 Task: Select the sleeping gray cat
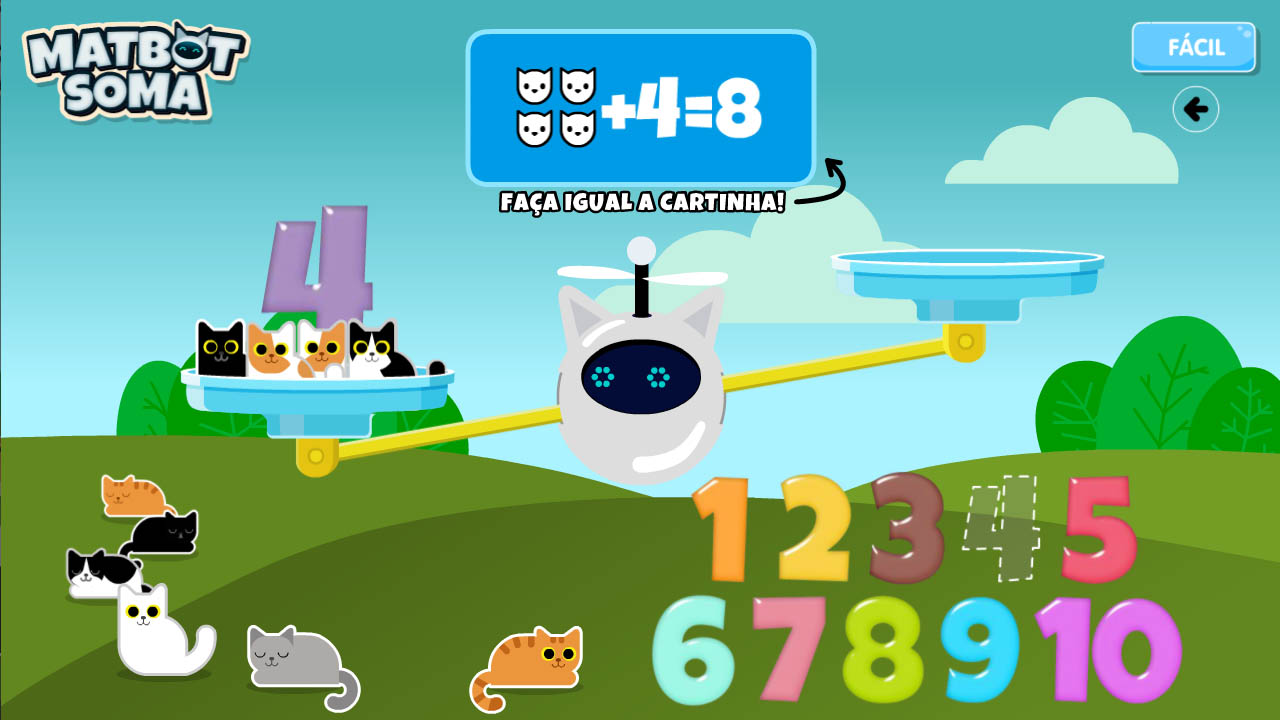point(295,655)
